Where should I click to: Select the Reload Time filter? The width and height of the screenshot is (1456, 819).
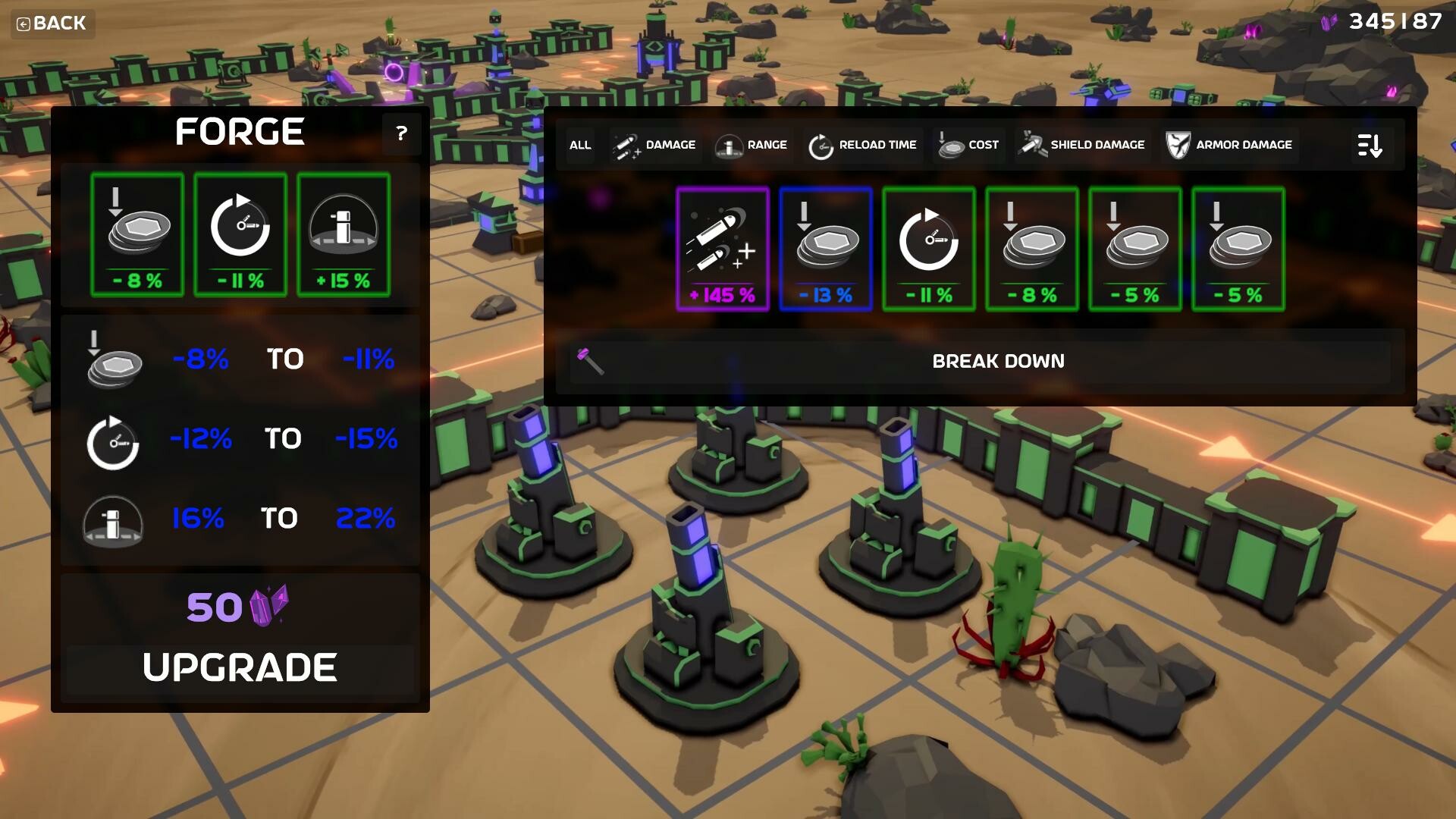click(862, 145)
